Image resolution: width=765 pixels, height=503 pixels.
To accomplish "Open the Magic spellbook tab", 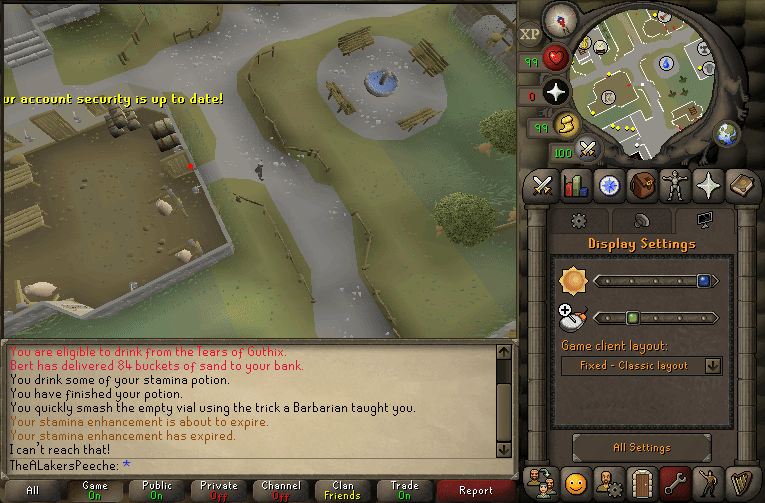I will pos(741,185).
